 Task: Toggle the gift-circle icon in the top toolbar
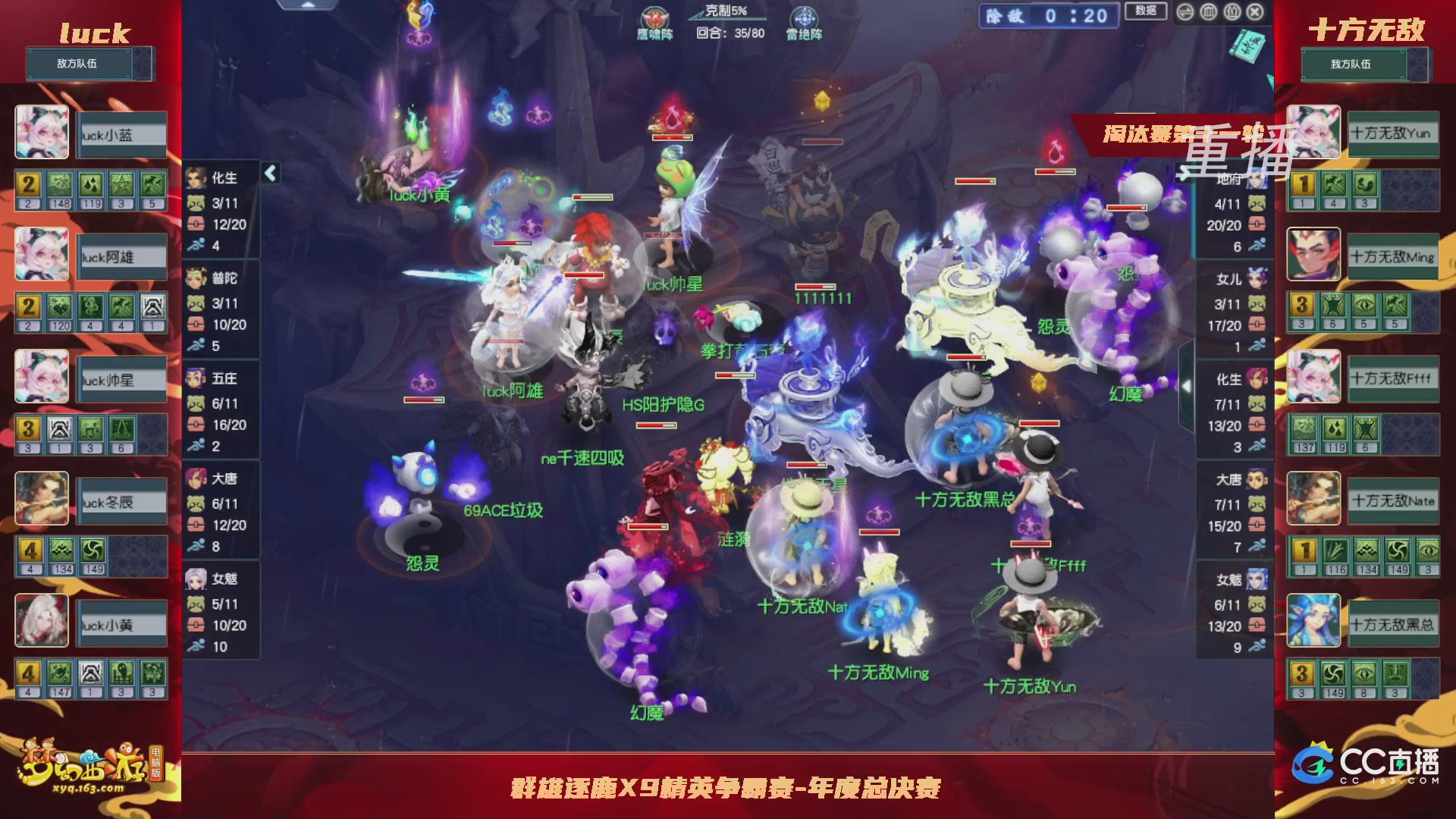coord(1232,13)
